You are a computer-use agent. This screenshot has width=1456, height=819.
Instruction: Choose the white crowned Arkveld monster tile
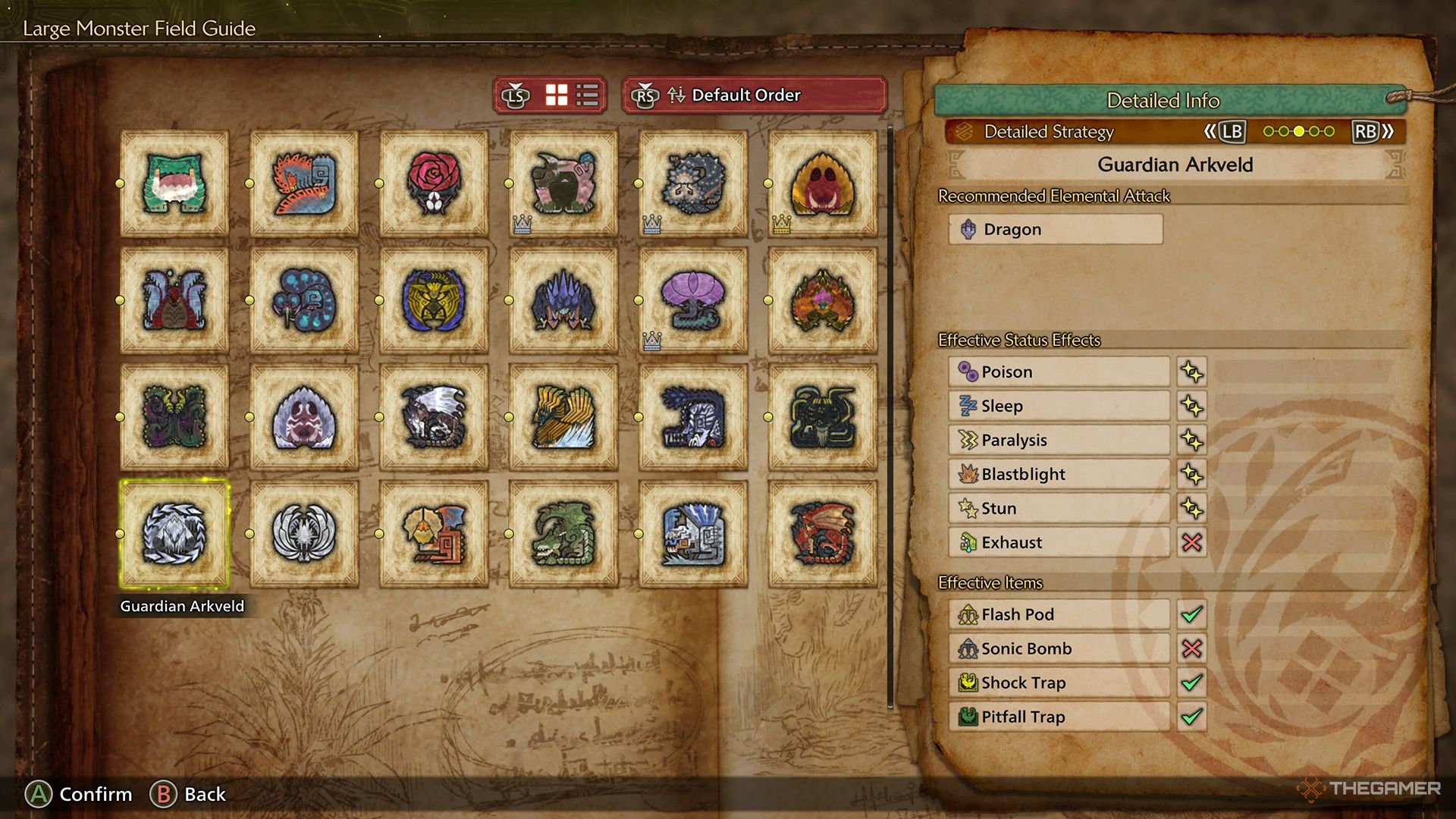click(304, 534)
